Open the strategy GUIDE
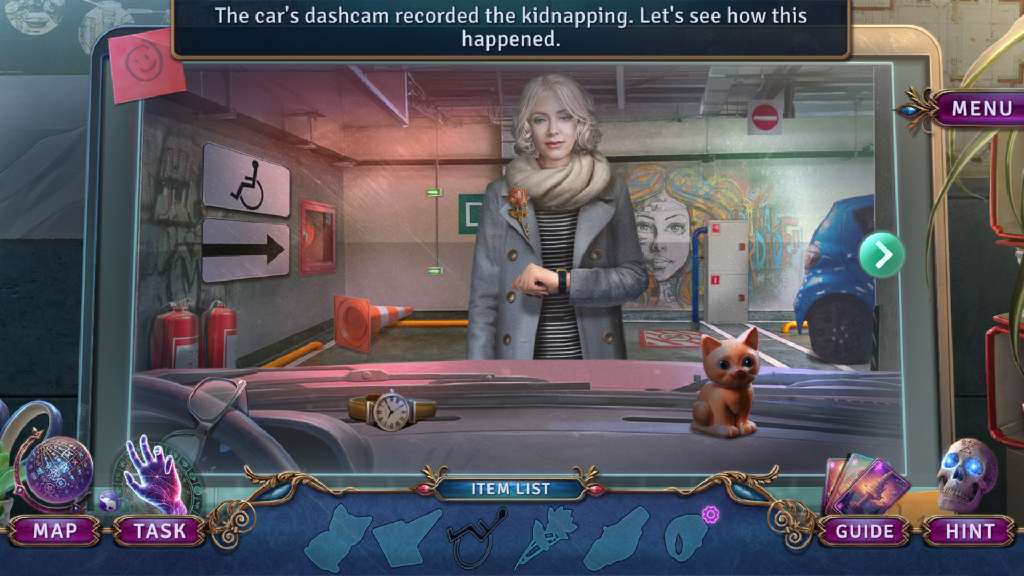 coord(864,531)
